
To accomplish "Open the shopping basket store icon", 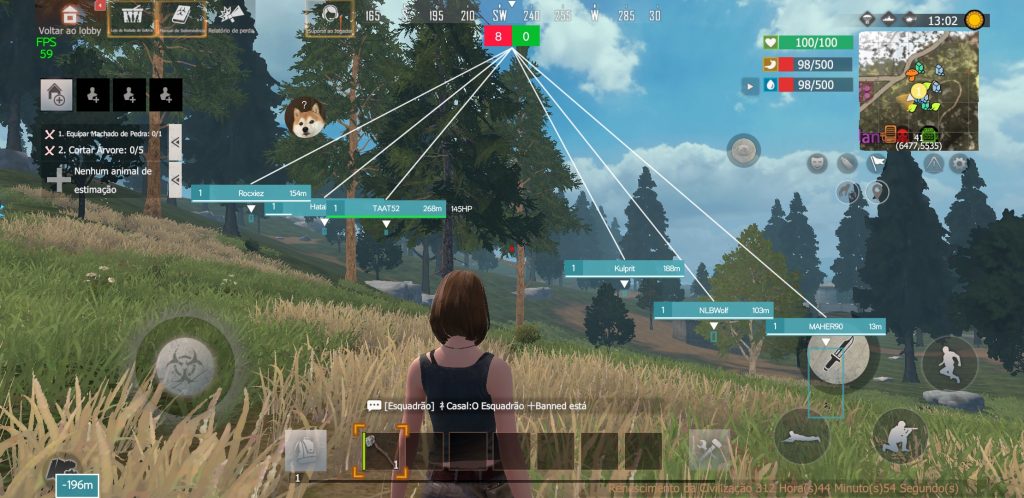I will point(130,17).
